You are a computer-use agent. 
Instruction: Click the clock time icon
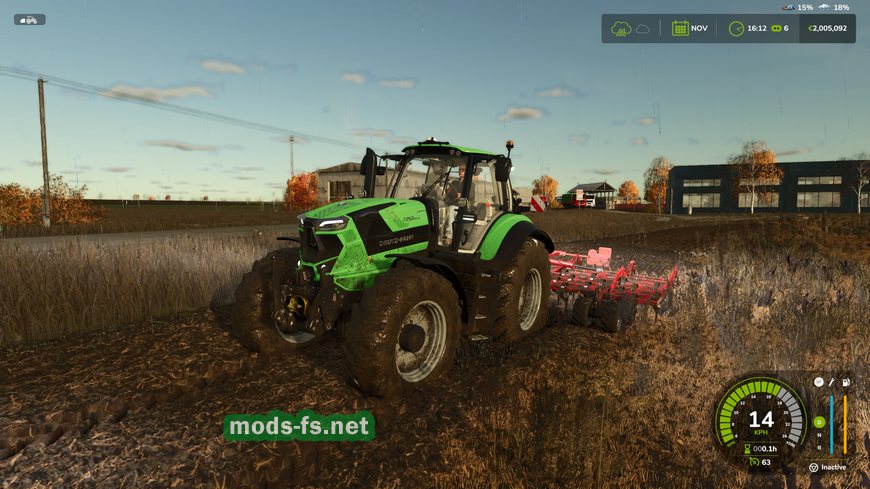point(736,28)
